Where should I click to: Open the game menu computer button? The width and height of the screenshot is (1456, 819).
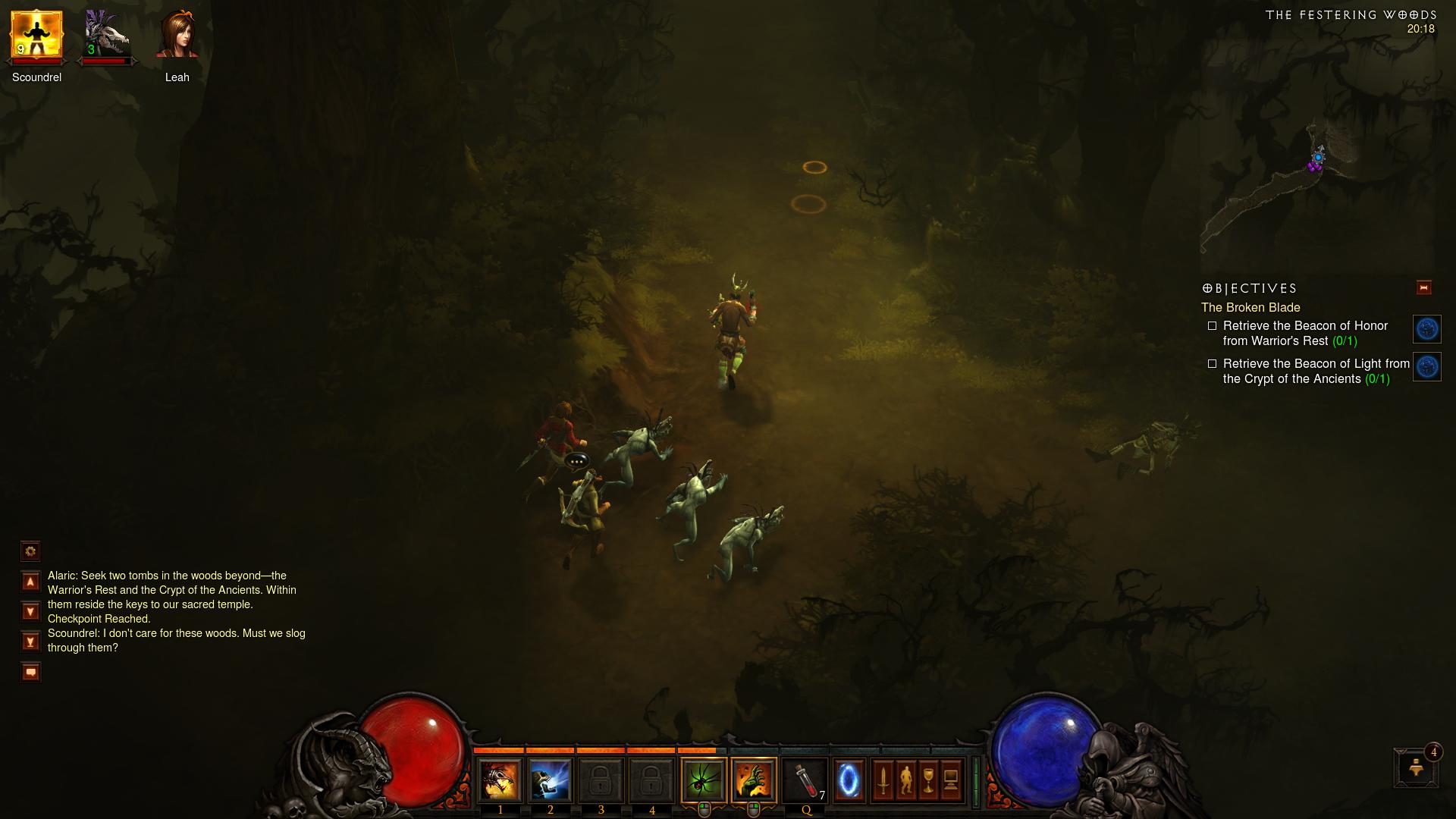(951, 780)
